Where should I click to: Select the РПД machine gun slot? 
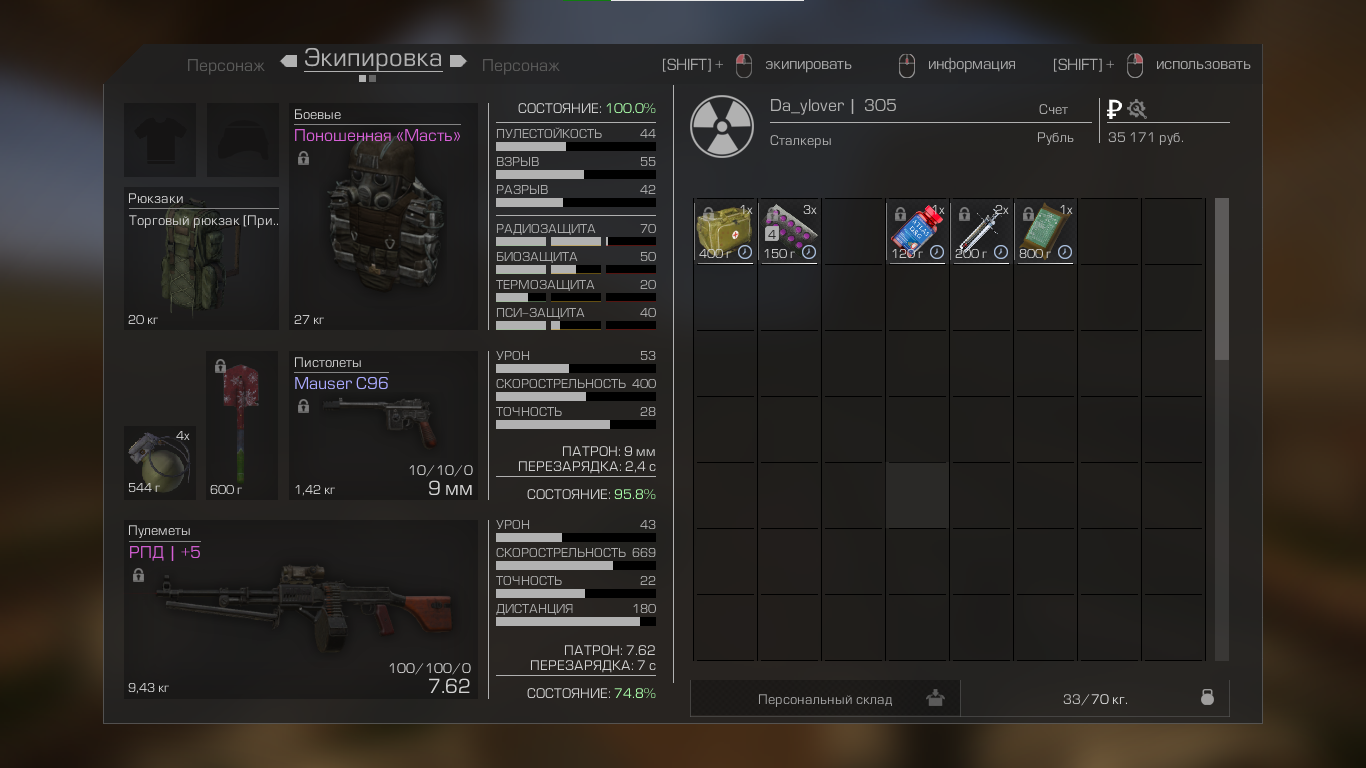pos(300,610)
